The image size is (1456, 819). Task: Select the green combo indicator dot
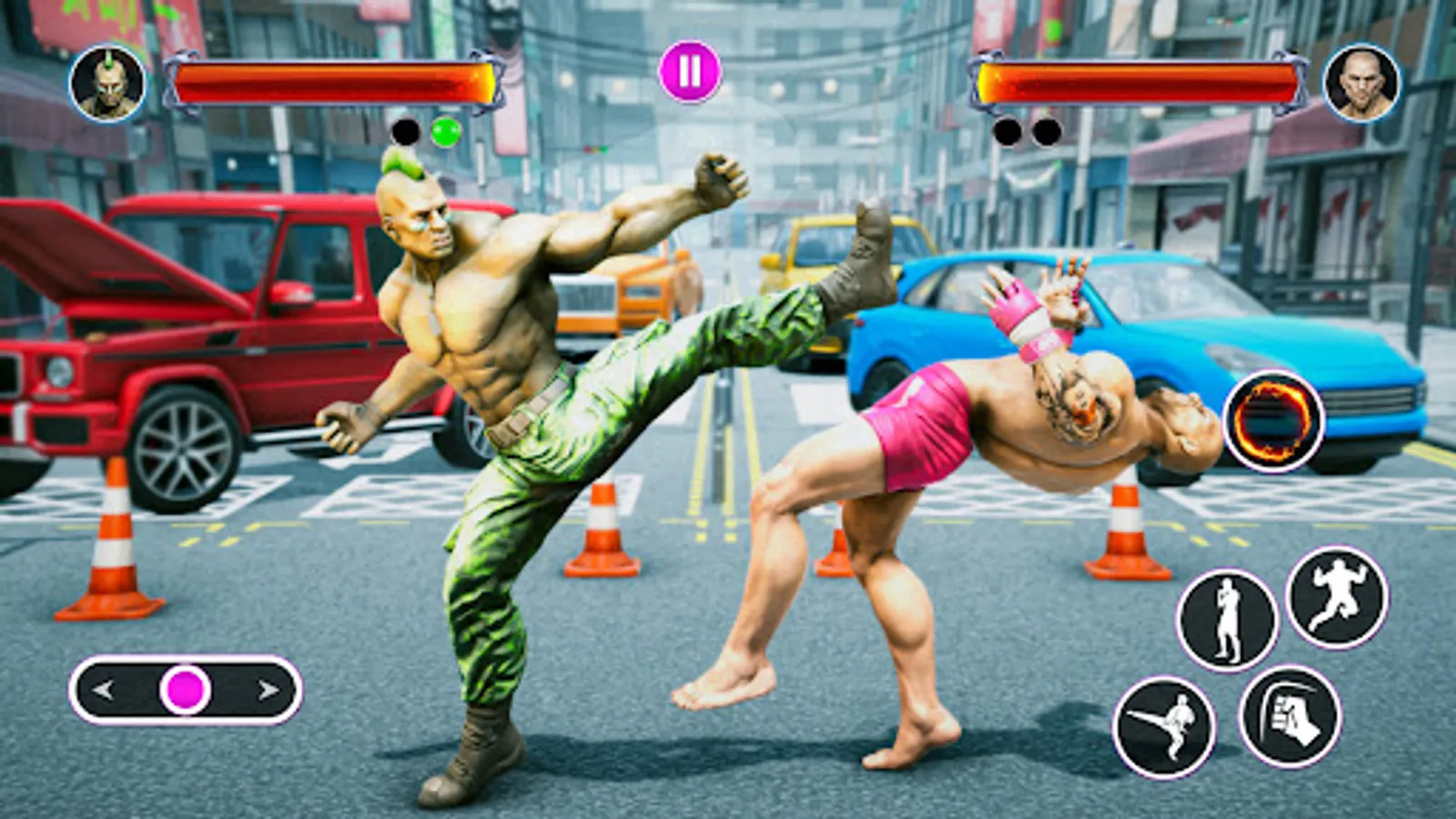pos(444,133)
